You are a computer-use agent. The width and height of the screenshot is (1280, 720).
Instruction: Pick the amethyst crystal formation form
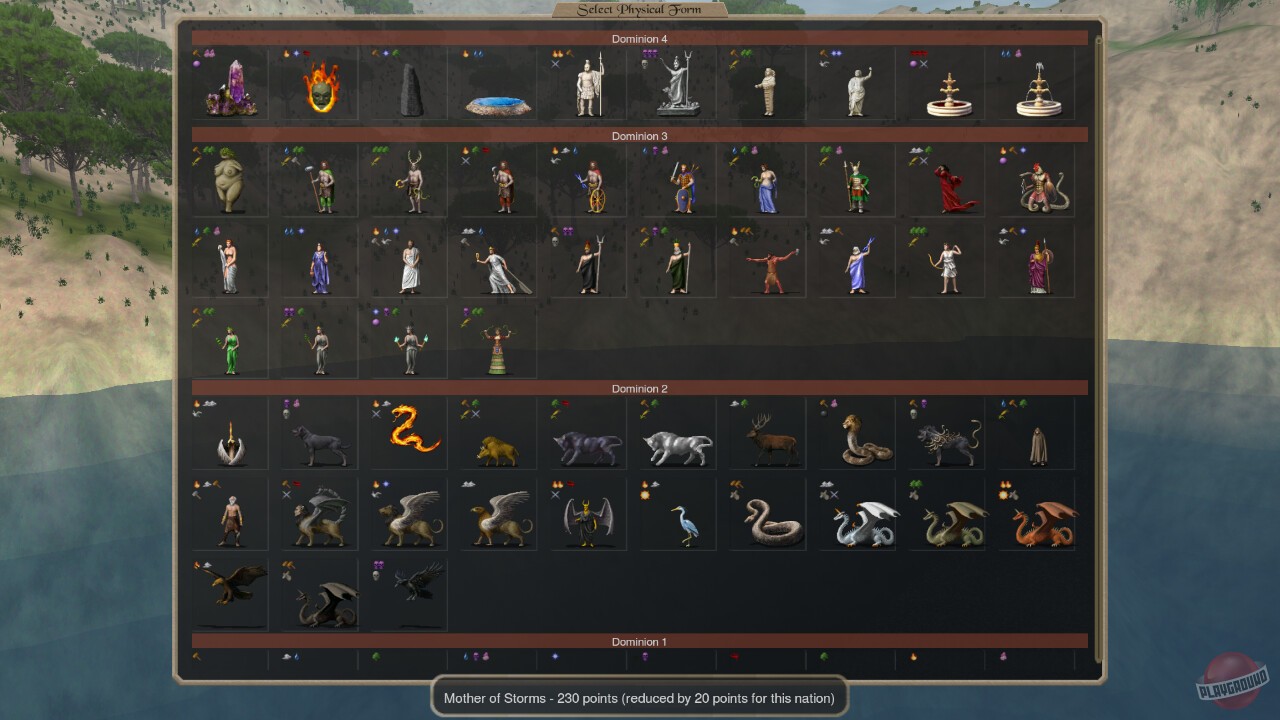[x=228, y=84]
